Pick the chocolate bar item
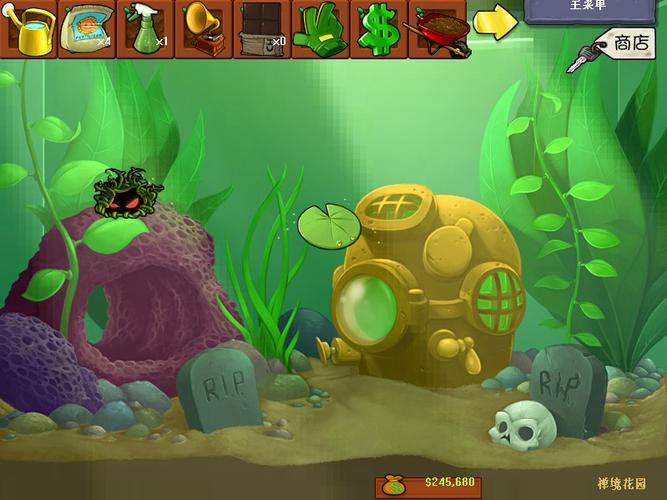This screenshot has height=500, width=667. (262, 30)
